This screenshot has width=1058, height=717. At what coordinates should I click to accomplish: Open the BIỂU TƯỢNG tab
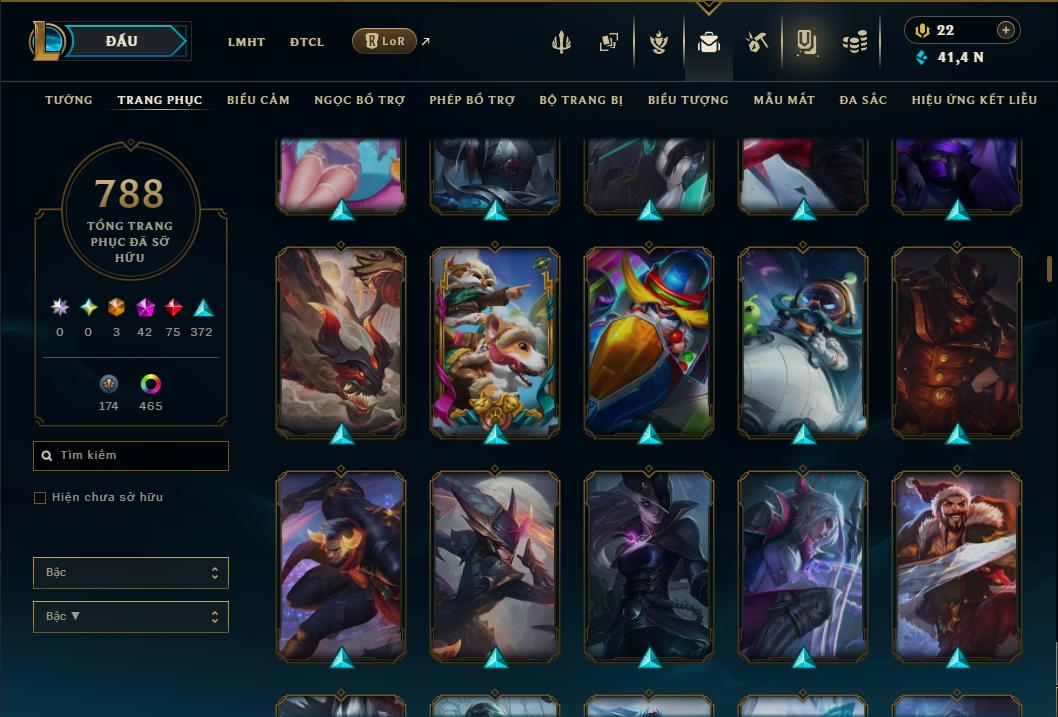pyautogui.click(x=688, y=100)
